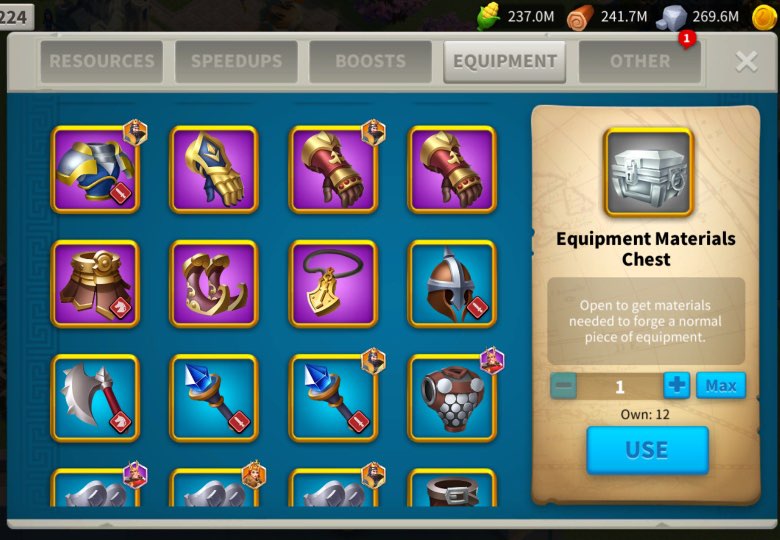
Task: Select the Equipment Materials Chest preview icon
Action: (648, 172)
